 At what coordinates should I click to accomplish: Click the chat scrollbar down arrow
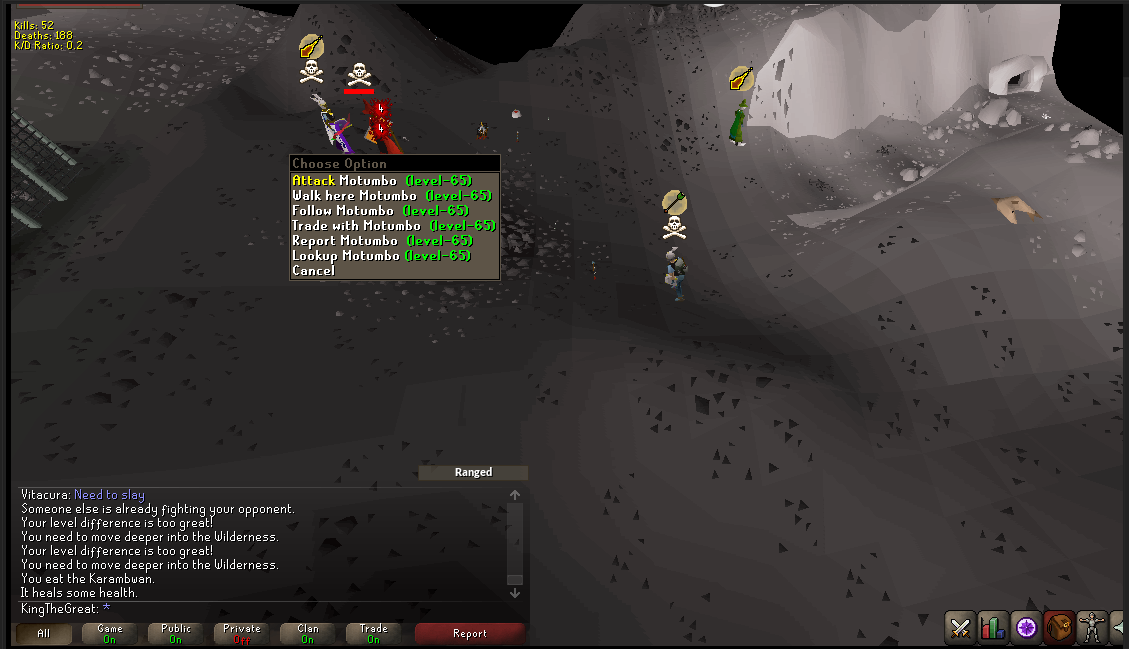point(515,593)
